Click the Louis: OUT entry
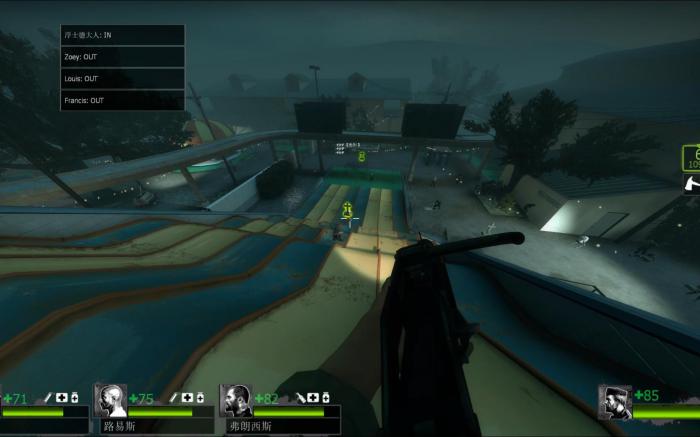Image resolution: width=700 pixels, height=437 pixels. pyautogui.click(x=122, y=79)
